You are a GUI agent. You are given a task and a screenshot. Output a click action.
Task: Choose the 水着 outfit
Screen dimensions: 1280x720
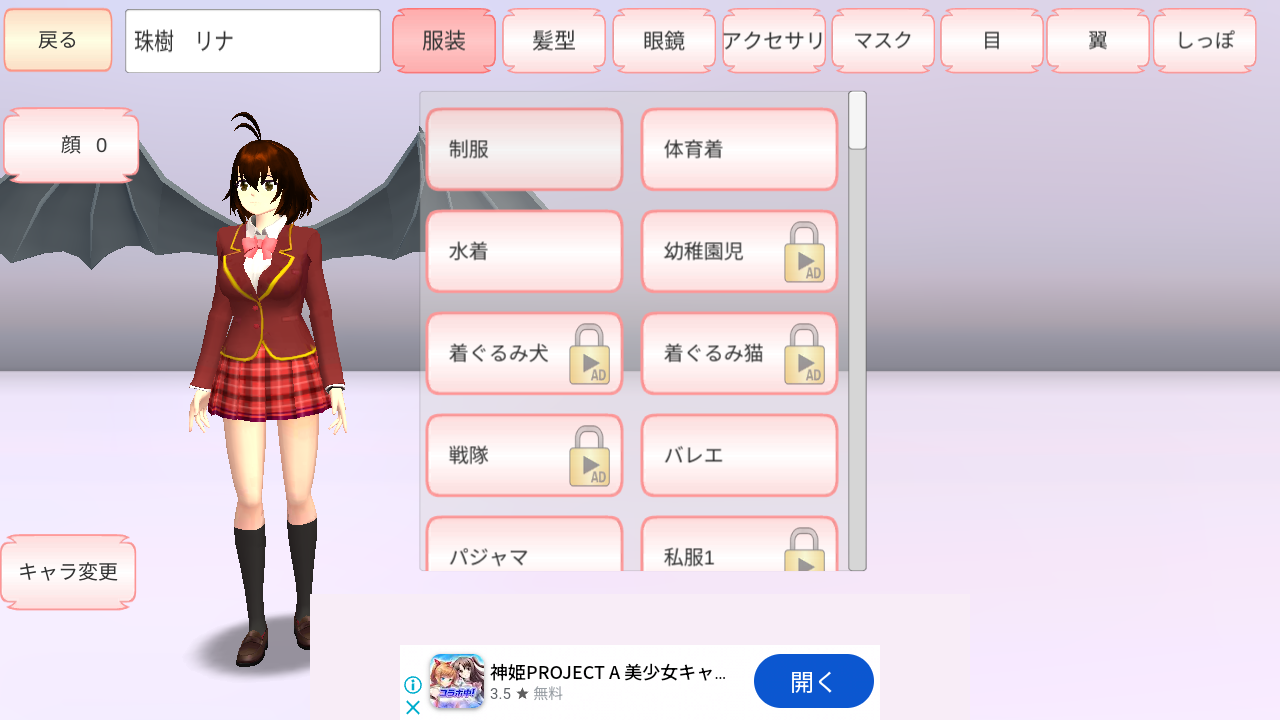point(524,251)
